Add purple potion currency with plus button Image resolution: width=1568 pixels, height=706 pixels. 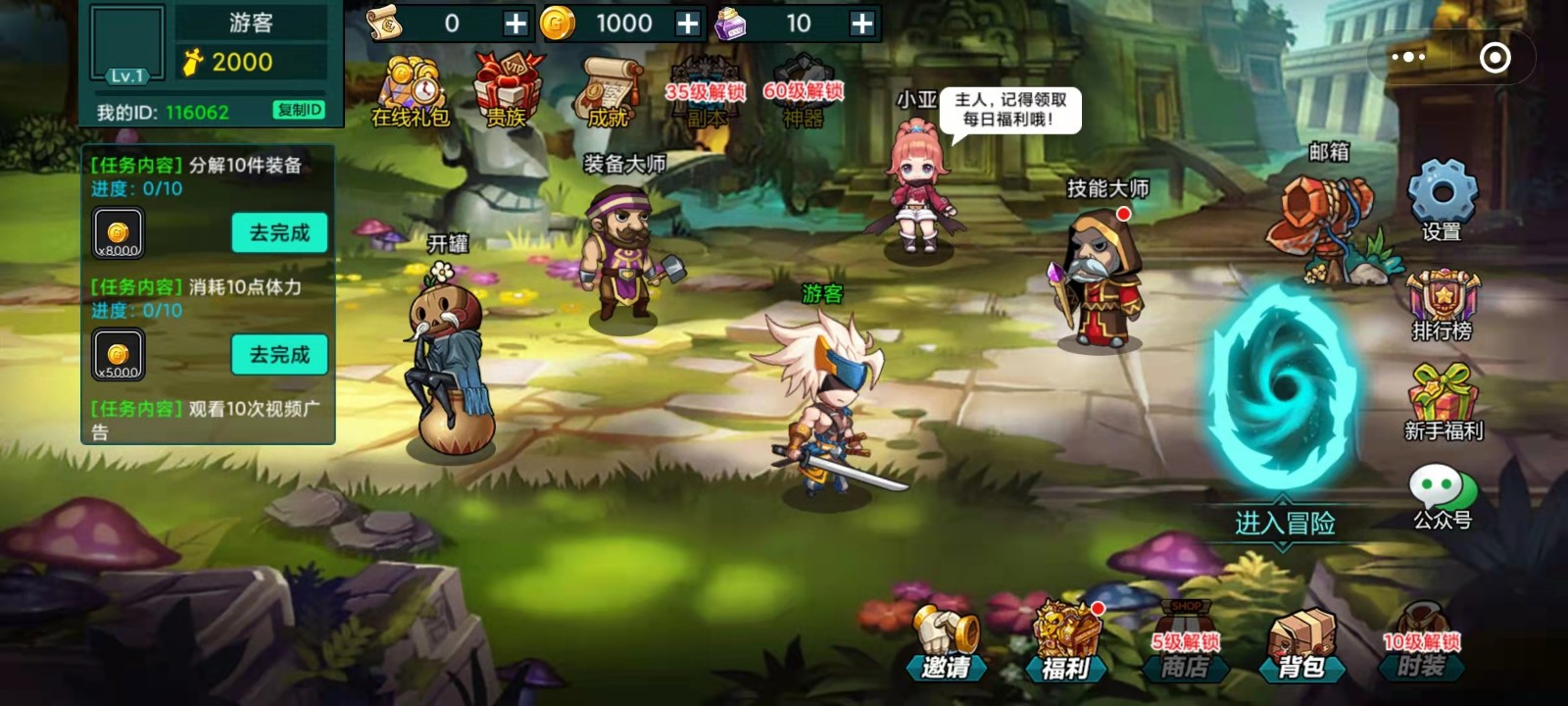(x=861, y=24)
